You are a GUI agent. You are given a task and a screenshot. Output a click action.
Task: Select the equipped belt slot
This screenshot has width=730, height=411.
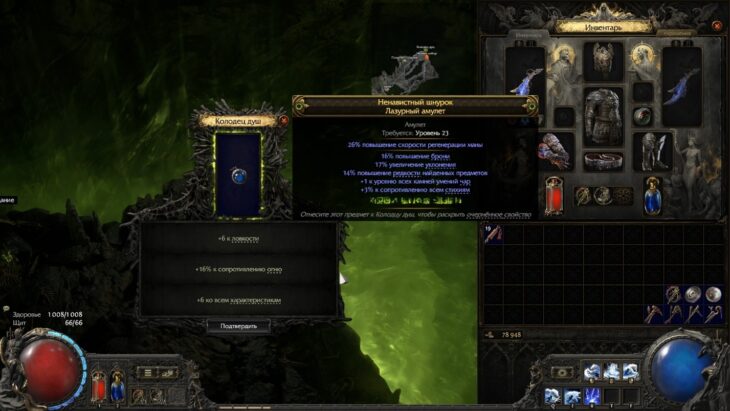point(604,162)
